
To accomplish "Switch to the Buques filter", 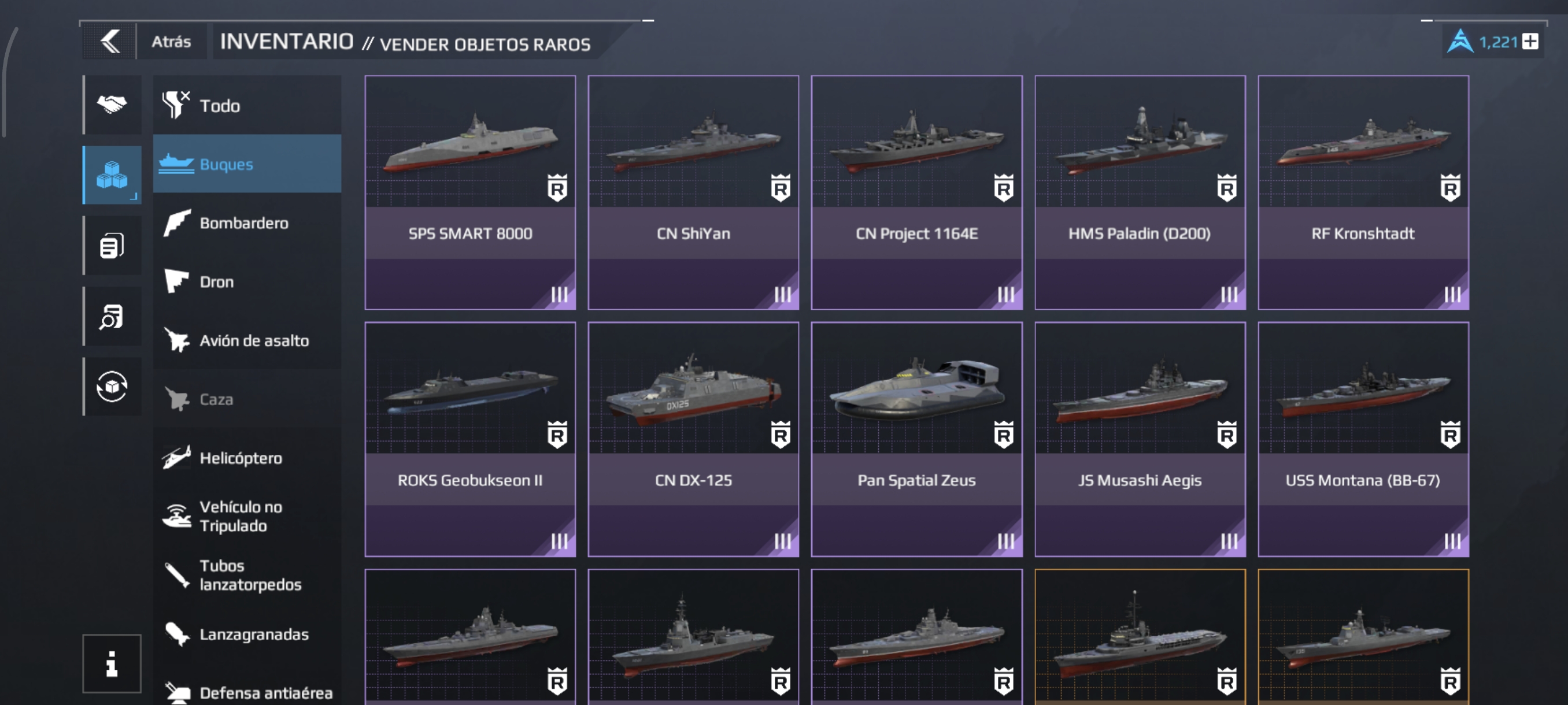I will pyautogui.click(x=246, y=164).
